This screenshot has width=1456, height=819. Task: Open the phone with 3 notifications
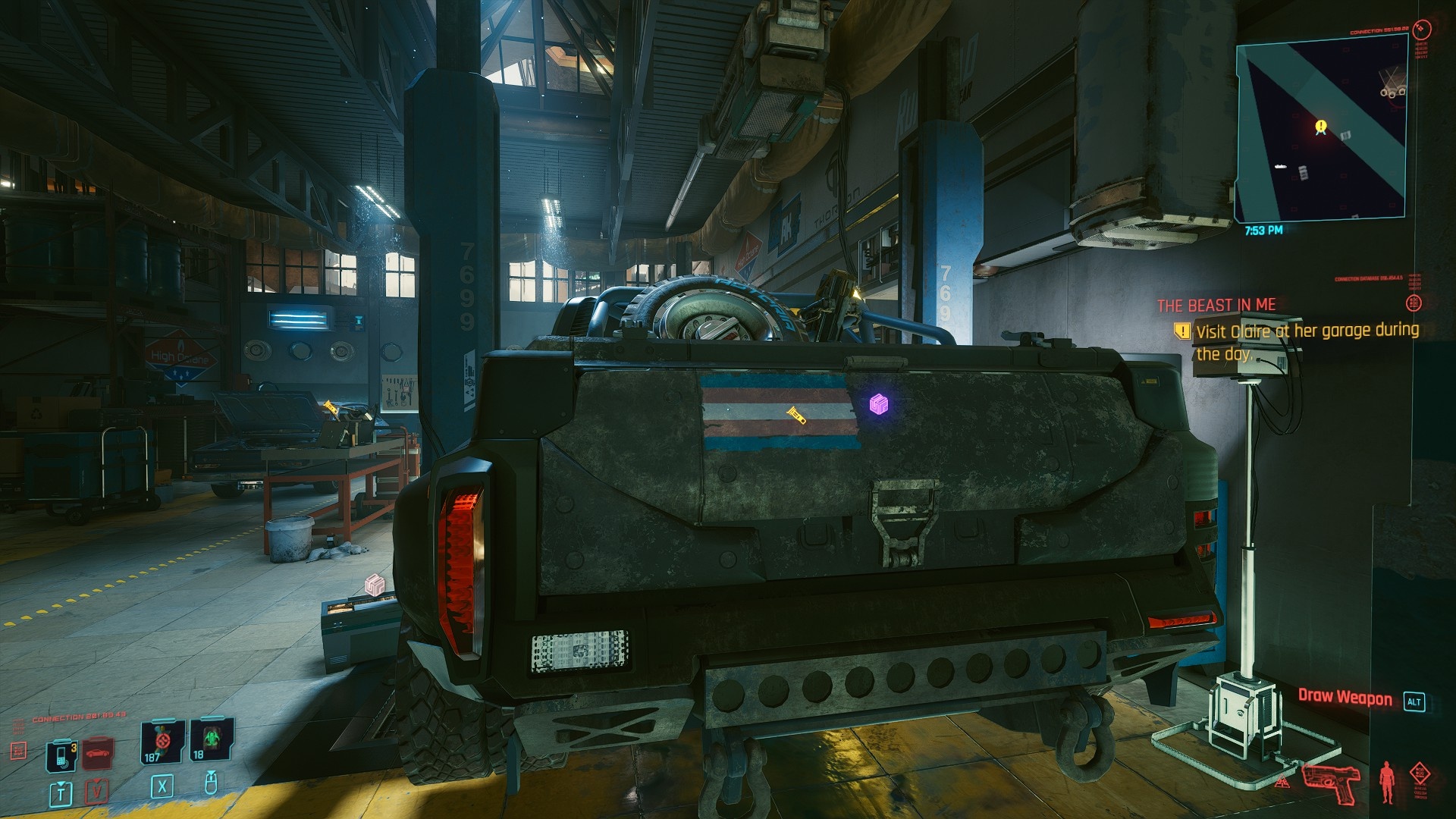point(61,755)
